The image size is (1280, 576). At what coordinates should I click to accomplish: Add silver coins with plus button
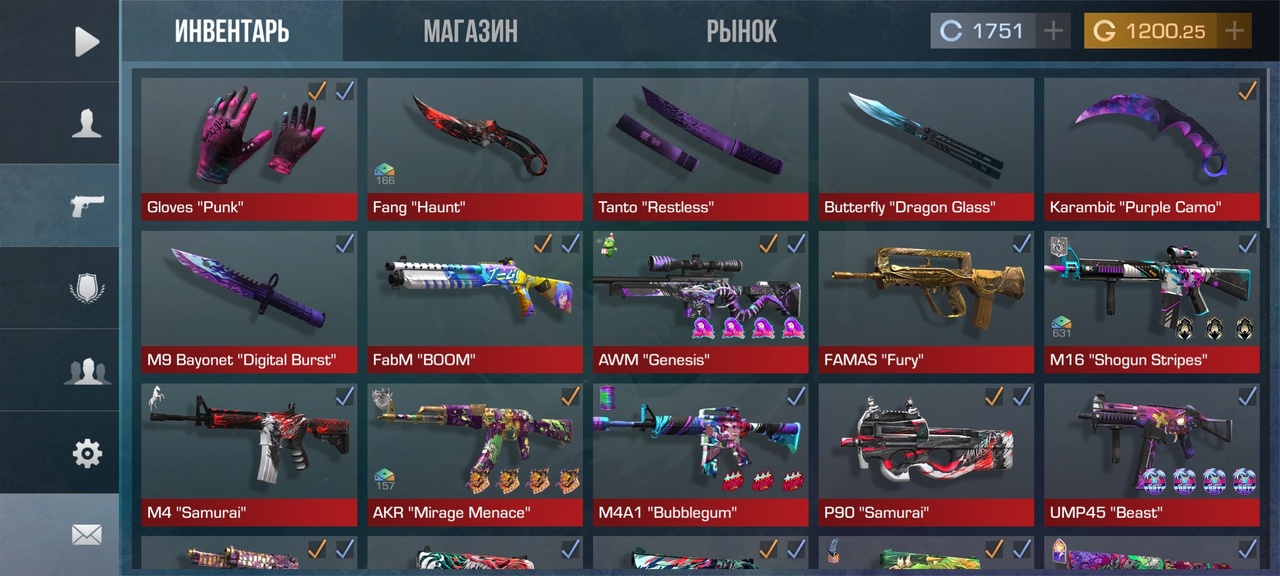tap(1053, 31)
